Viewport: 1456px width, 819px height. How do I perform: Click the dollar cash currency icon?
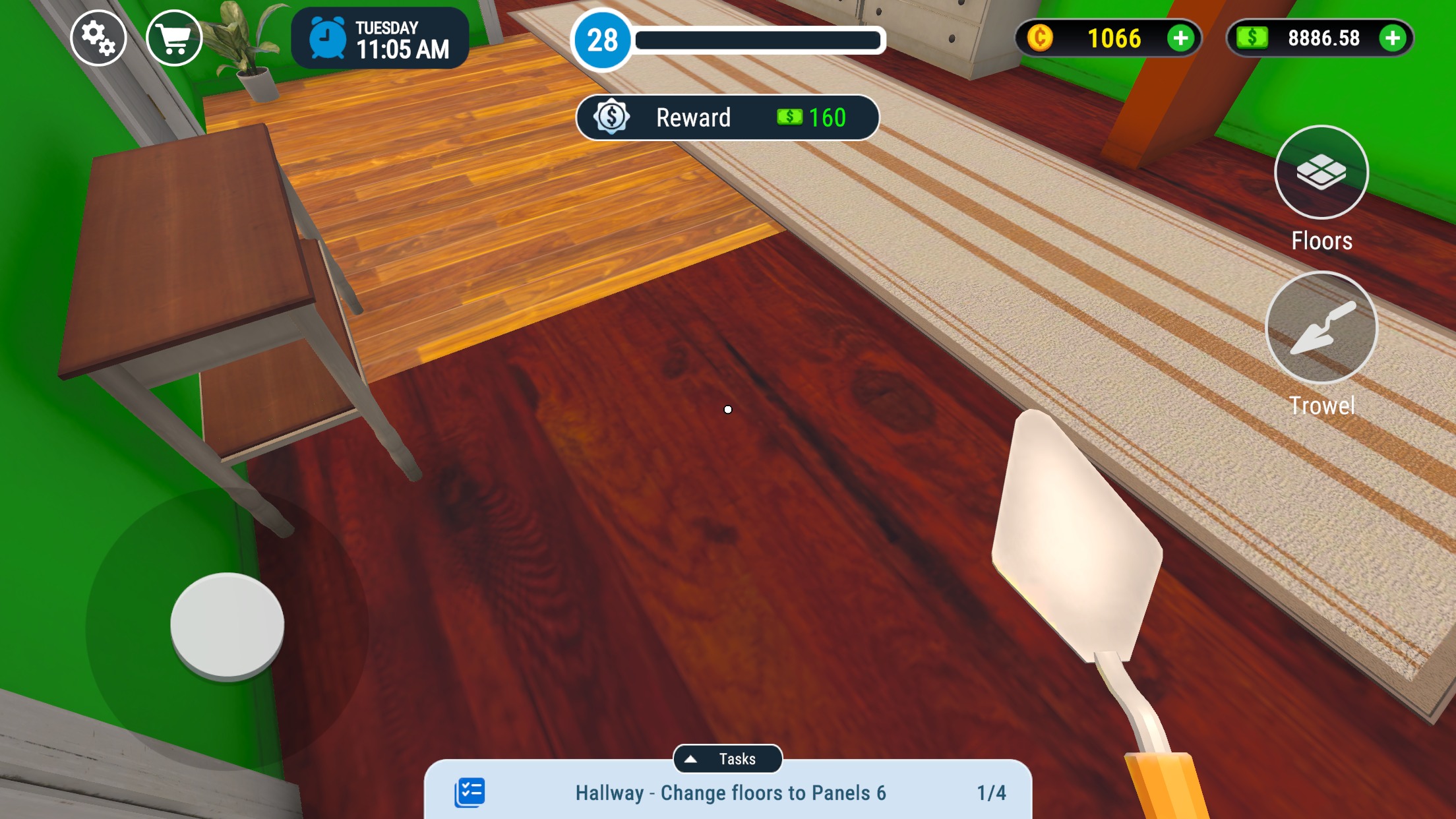(x=1252, y=38)
